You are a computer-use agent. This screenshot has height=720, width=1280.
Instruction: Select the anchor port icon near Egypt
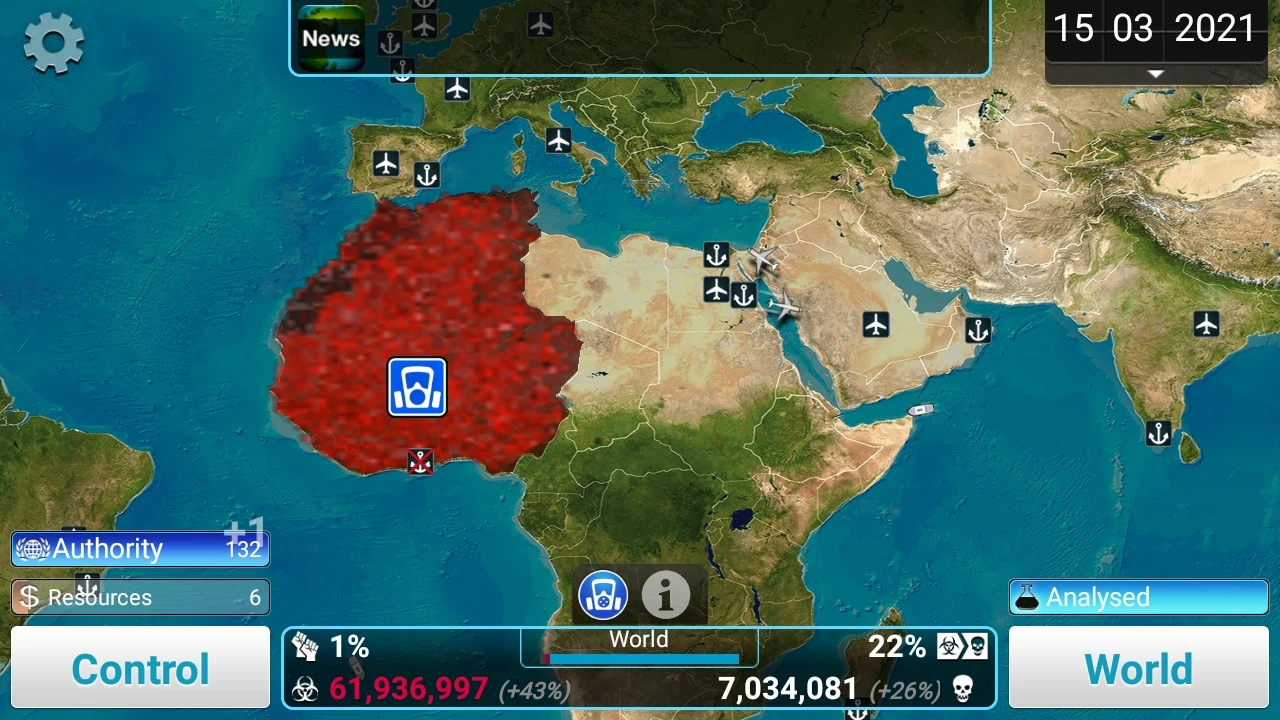716,255
